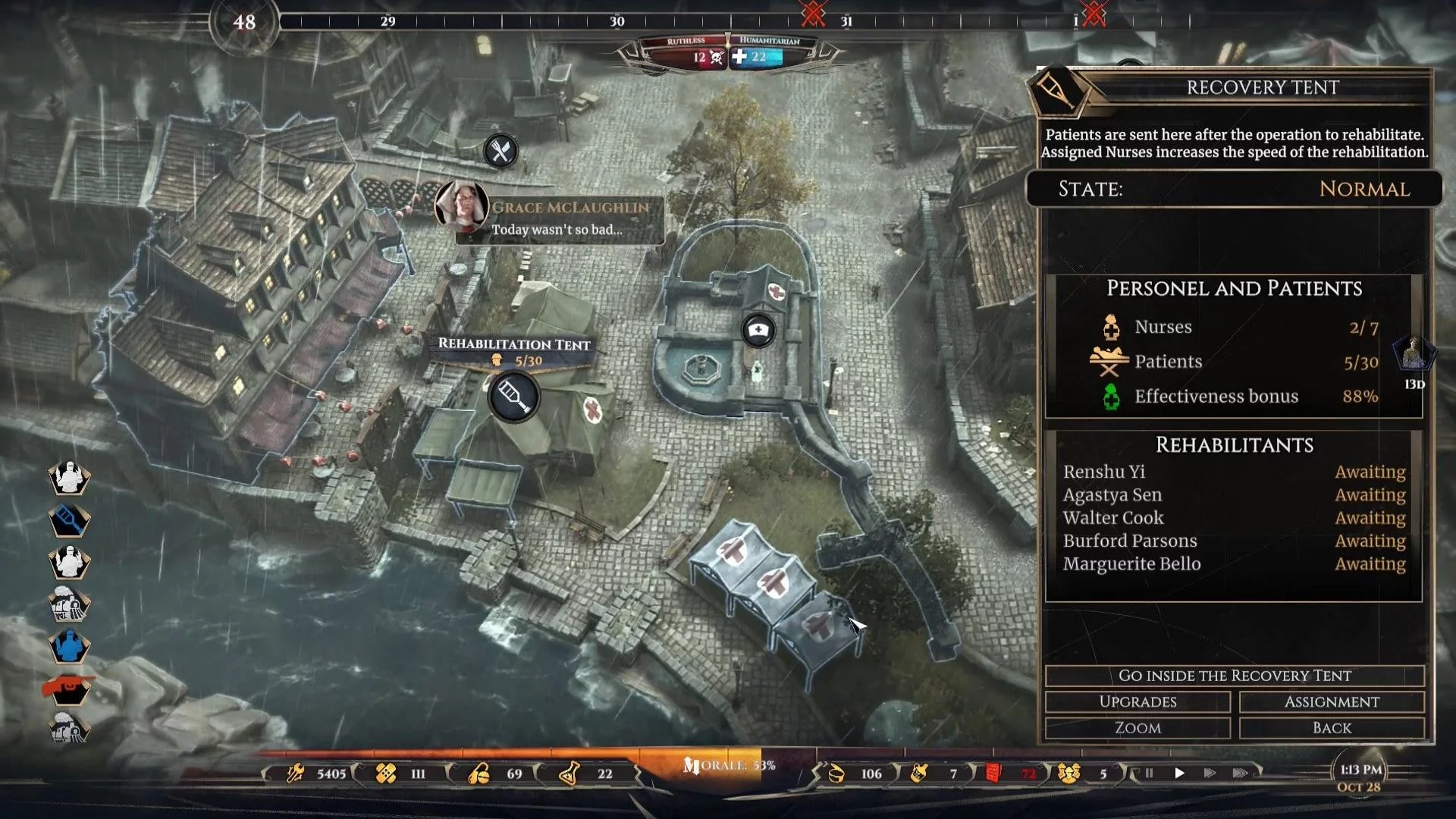Image resolution: width=1456 pixels, height=819 pixels.
Task: Open the blue syringe notification icon
Action: [x=69, y=520]
